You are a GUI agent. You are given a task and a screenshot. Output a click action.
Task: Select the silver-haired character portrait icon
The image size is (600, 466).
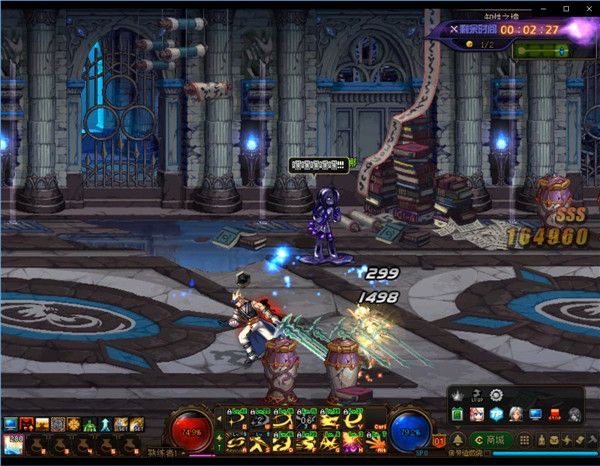tap(515, 414)
